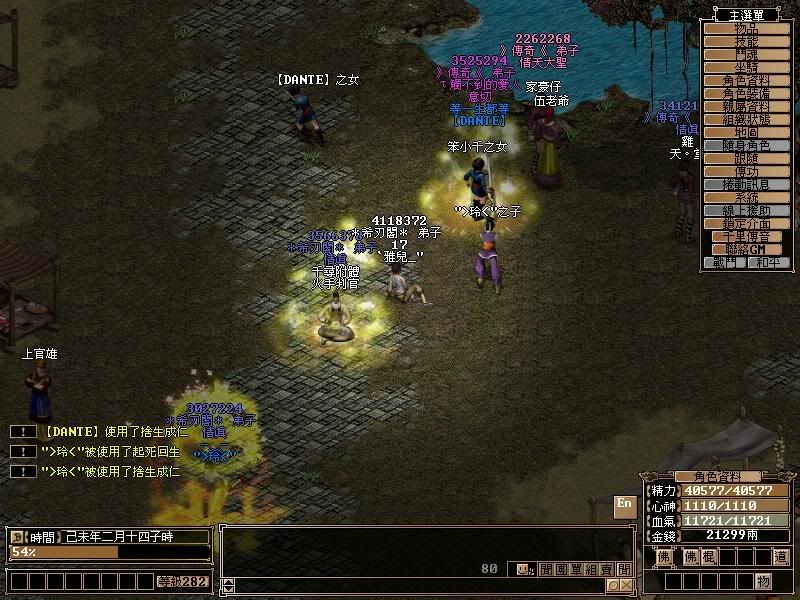Select the 坐騎 mount menu entry

747,67
